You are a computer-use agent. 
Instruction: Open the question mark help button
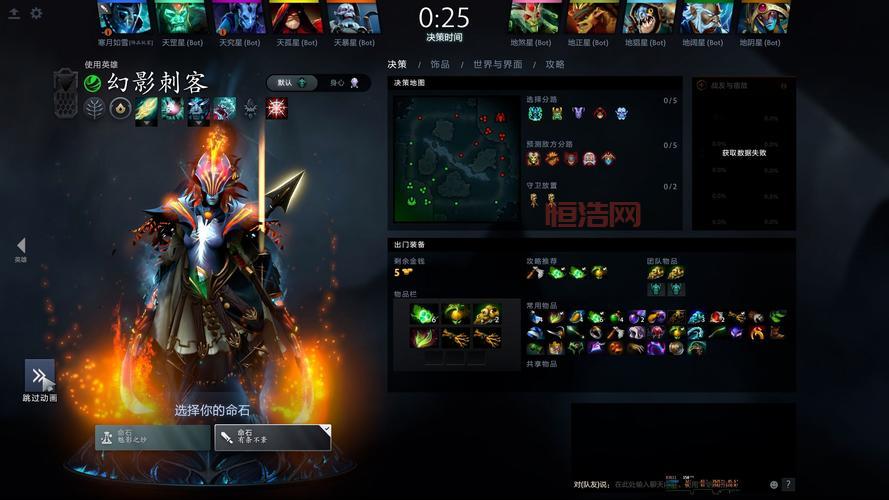(x=788, y=485)
